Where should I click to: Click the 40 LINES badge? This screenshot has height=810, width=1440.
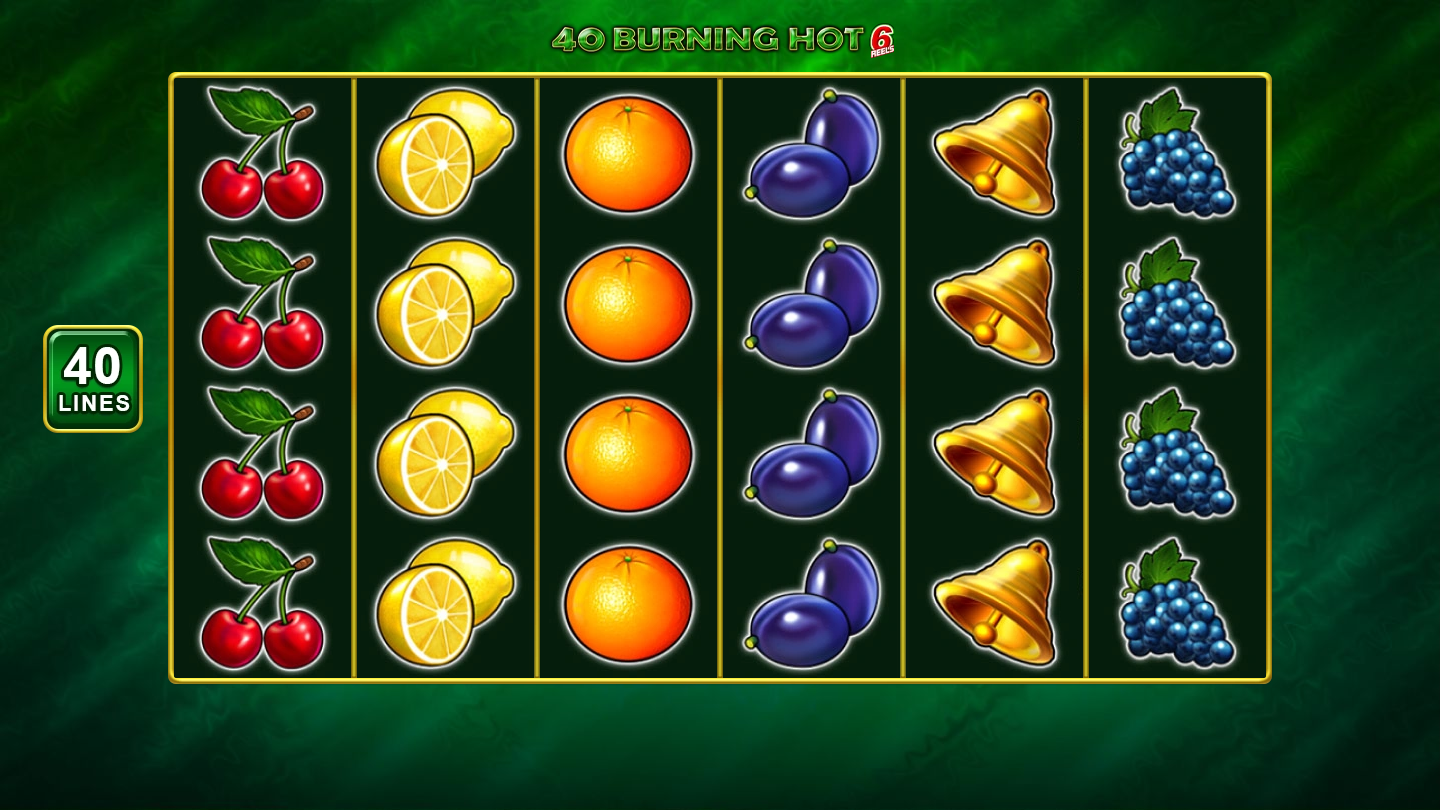click(x=91, y=380)
